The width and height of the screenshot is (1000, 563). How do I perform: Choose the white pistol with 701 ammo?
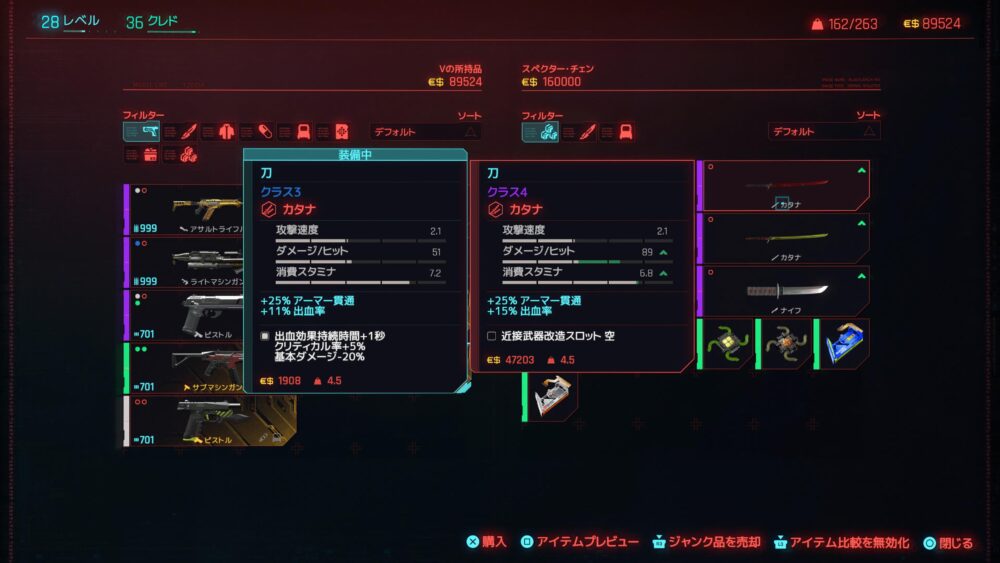point(185,420)
